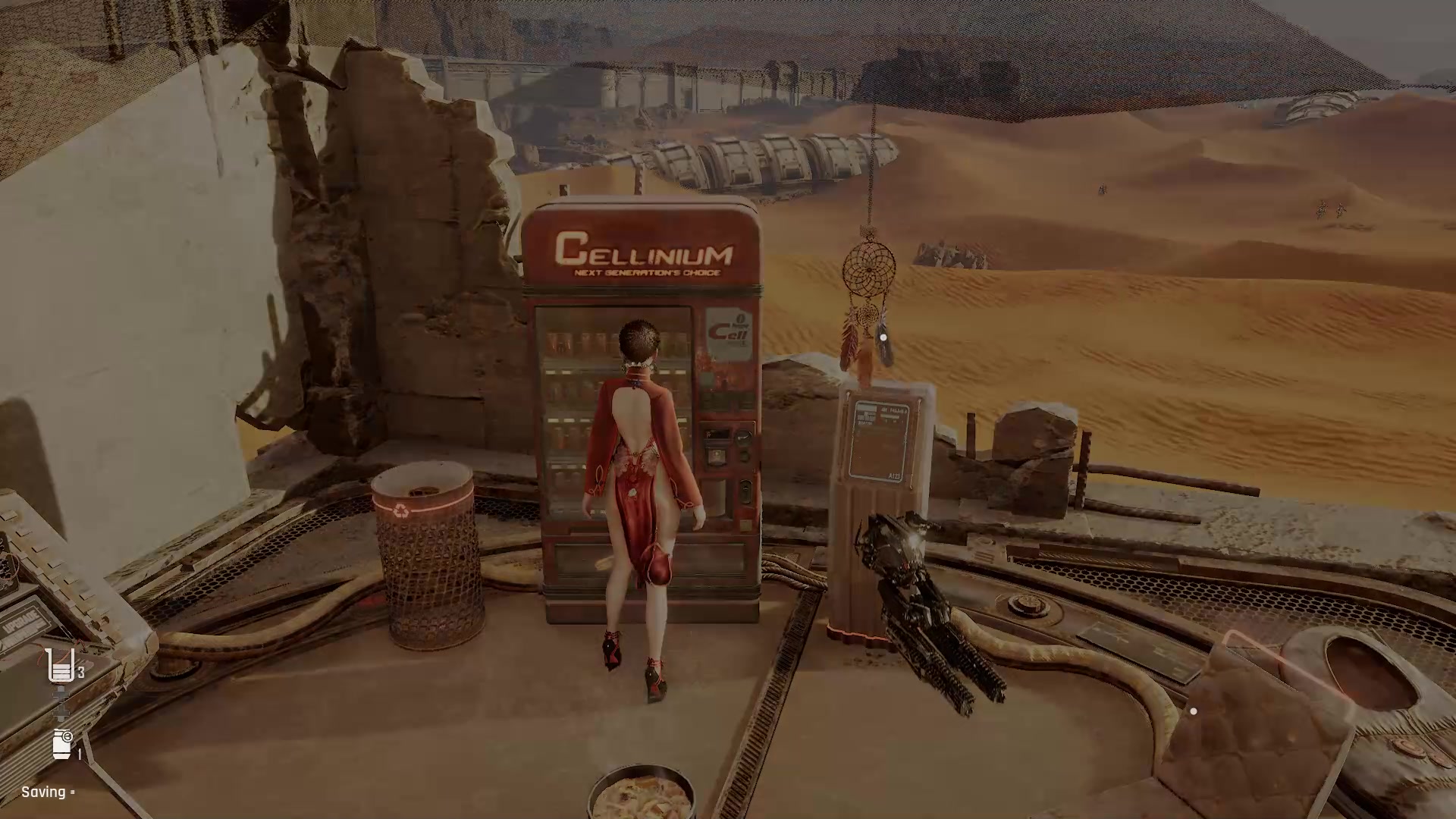Click the Saving text label
The width and height of the screenshot is (1456, 819).
pos(44,792)
